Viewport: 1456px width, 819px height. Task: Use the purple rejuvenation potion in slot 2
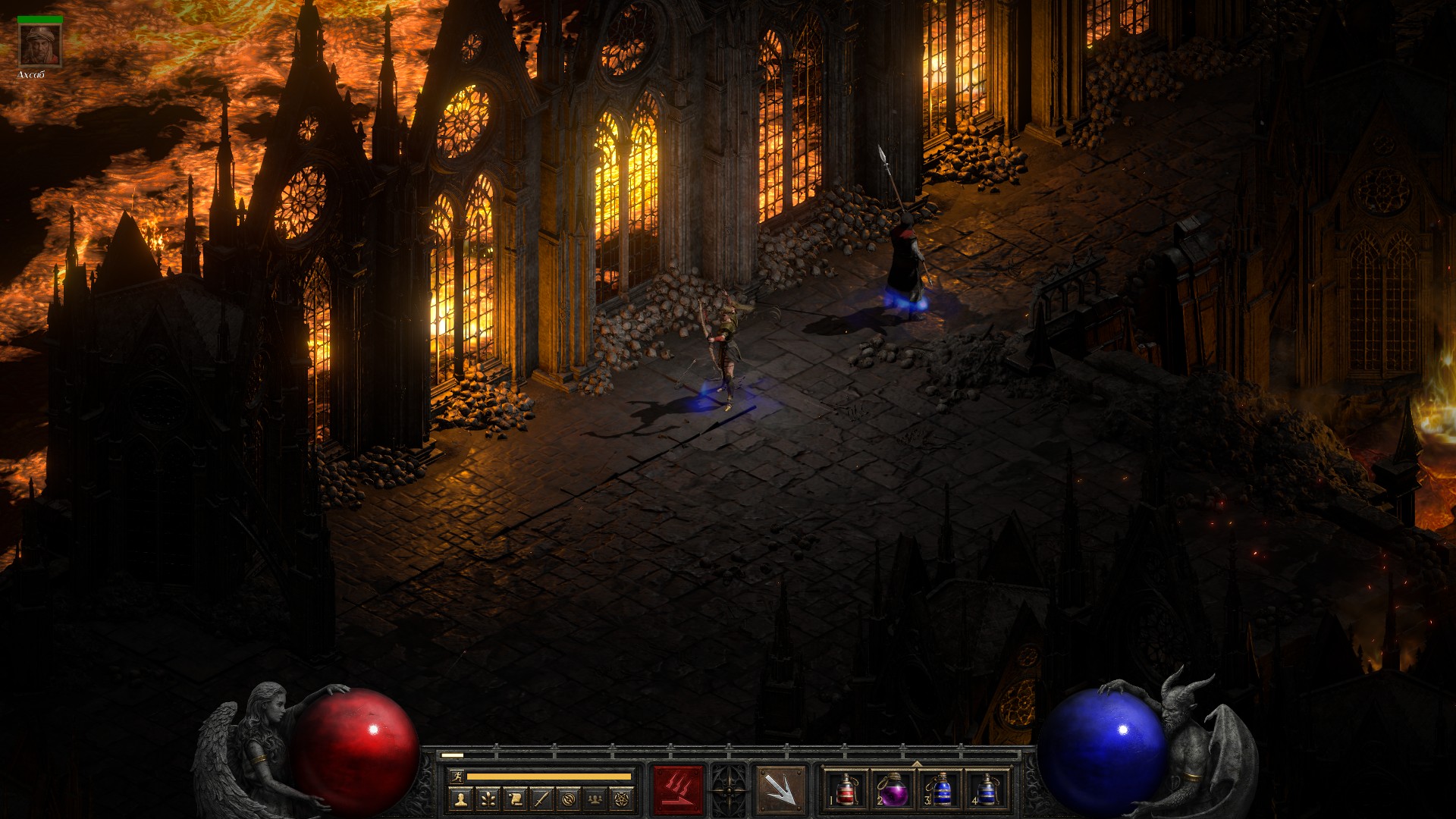(x=893, y=790)
